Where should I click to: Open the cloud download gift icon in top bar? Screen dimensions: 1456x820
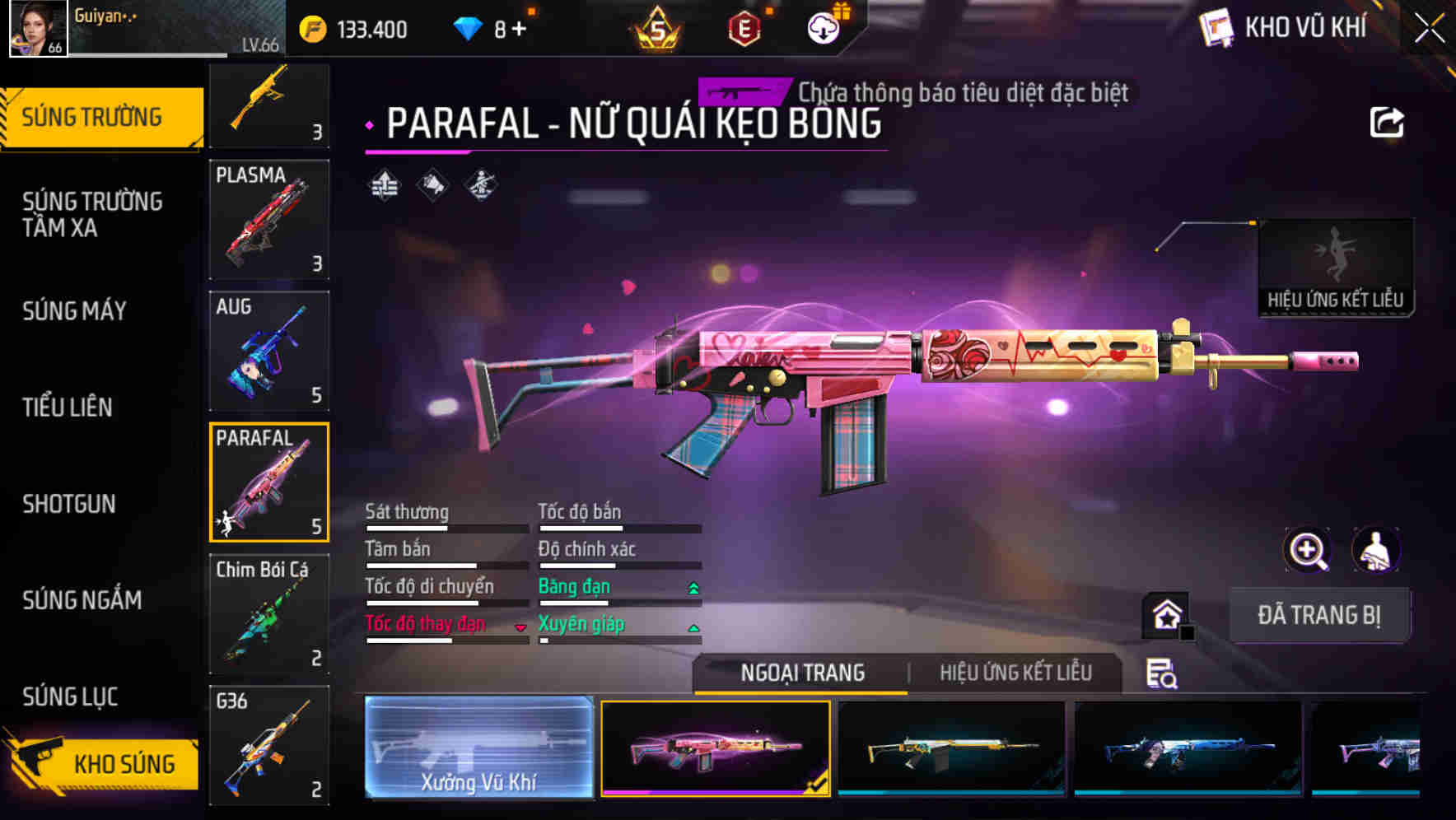pyautogui.click(x=824, y=28)
